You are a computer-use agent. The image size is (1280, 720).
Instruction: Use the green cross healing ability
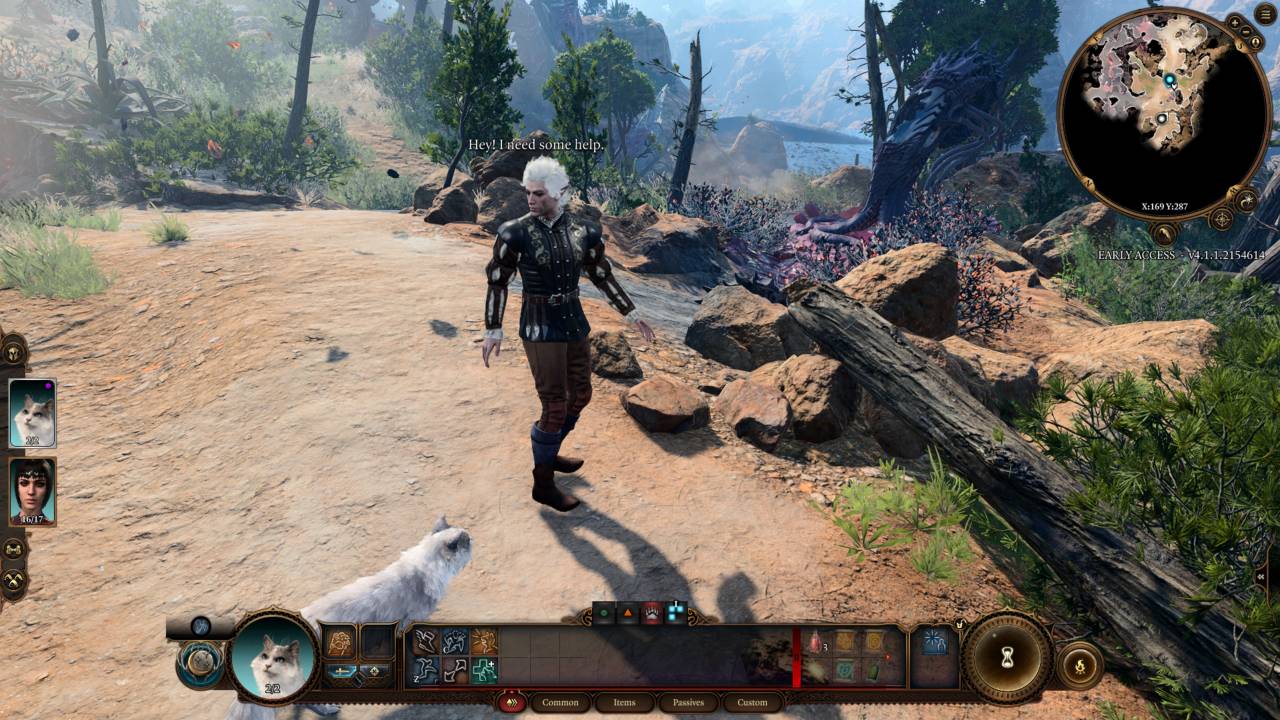[x=485, y=670]
